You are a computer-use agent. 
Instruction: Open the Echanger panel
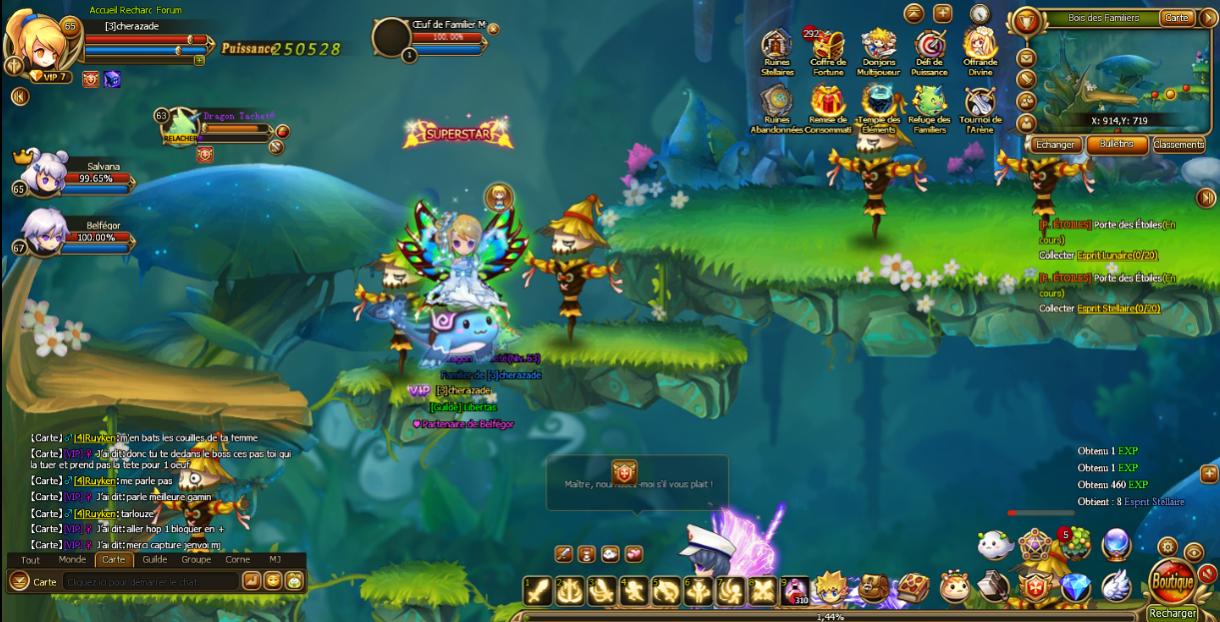click(1055, 145)
